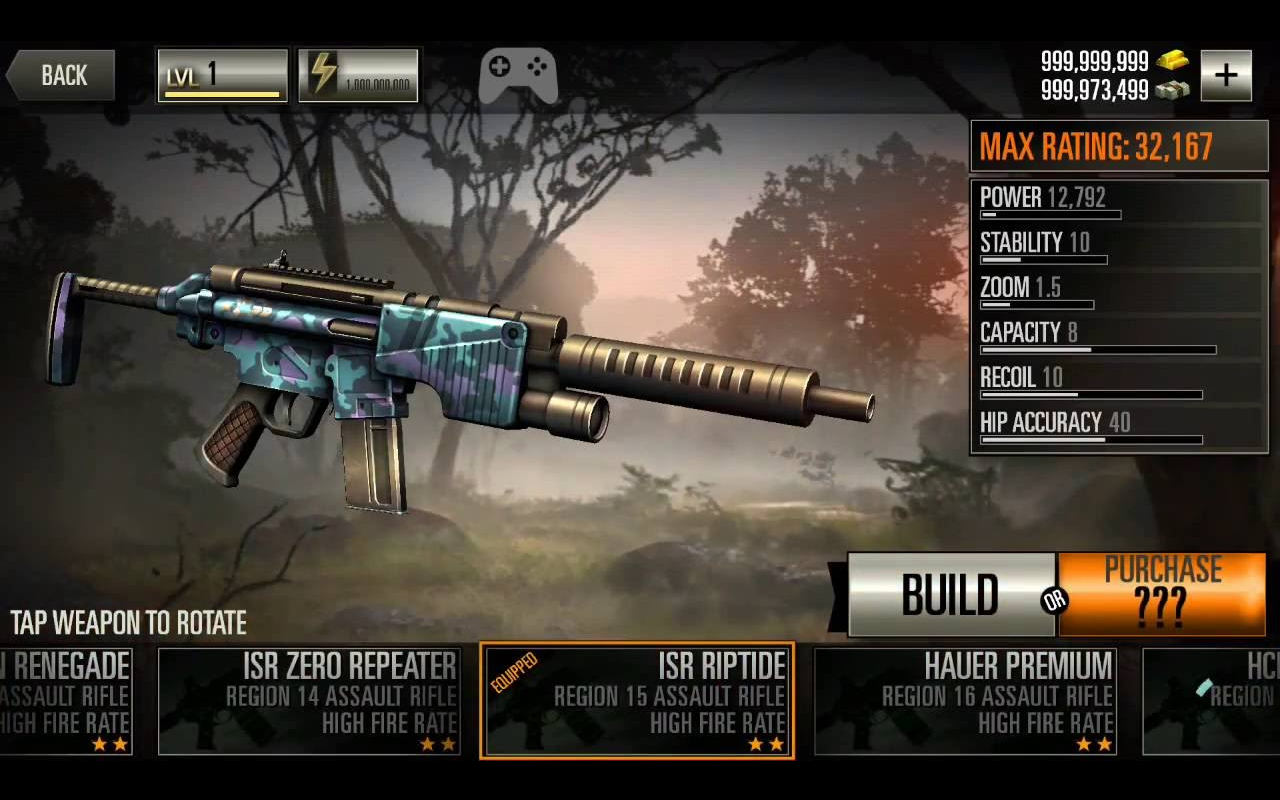Select the Renegade assault rifle card

(x=66, y=701)
